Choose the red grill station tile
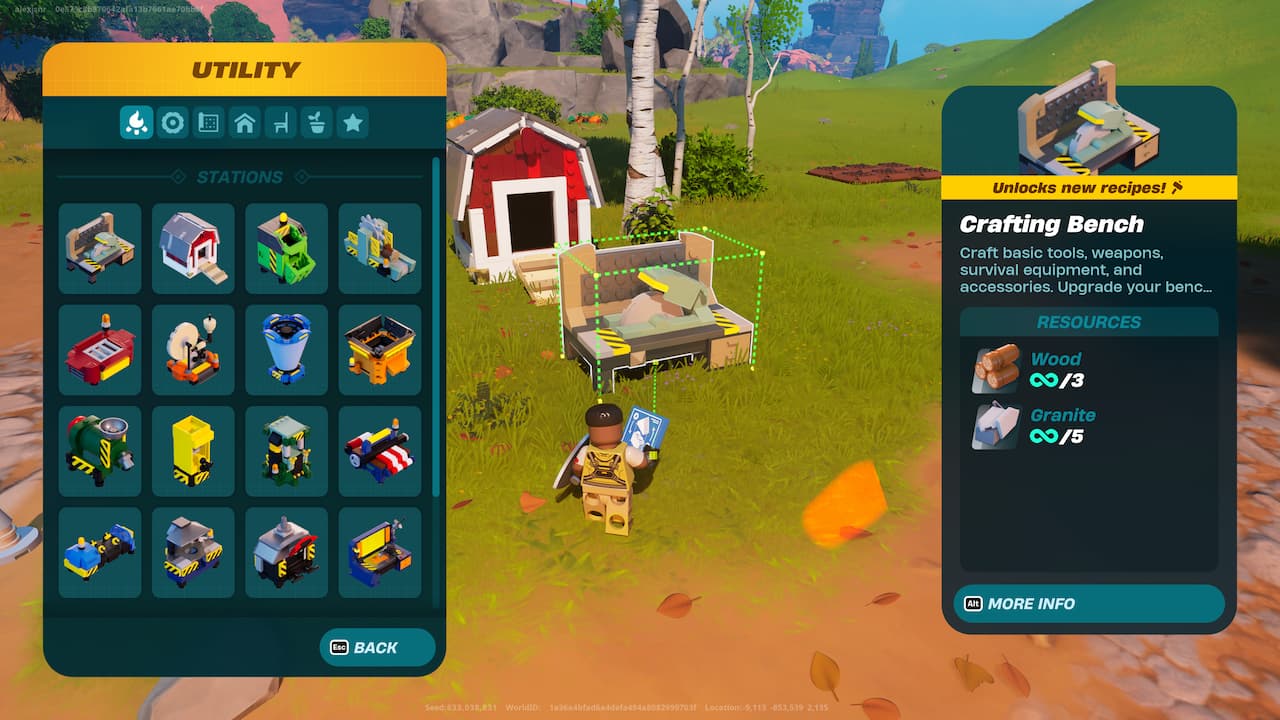The image size is (1280, 720). click(x=100, y=350)
